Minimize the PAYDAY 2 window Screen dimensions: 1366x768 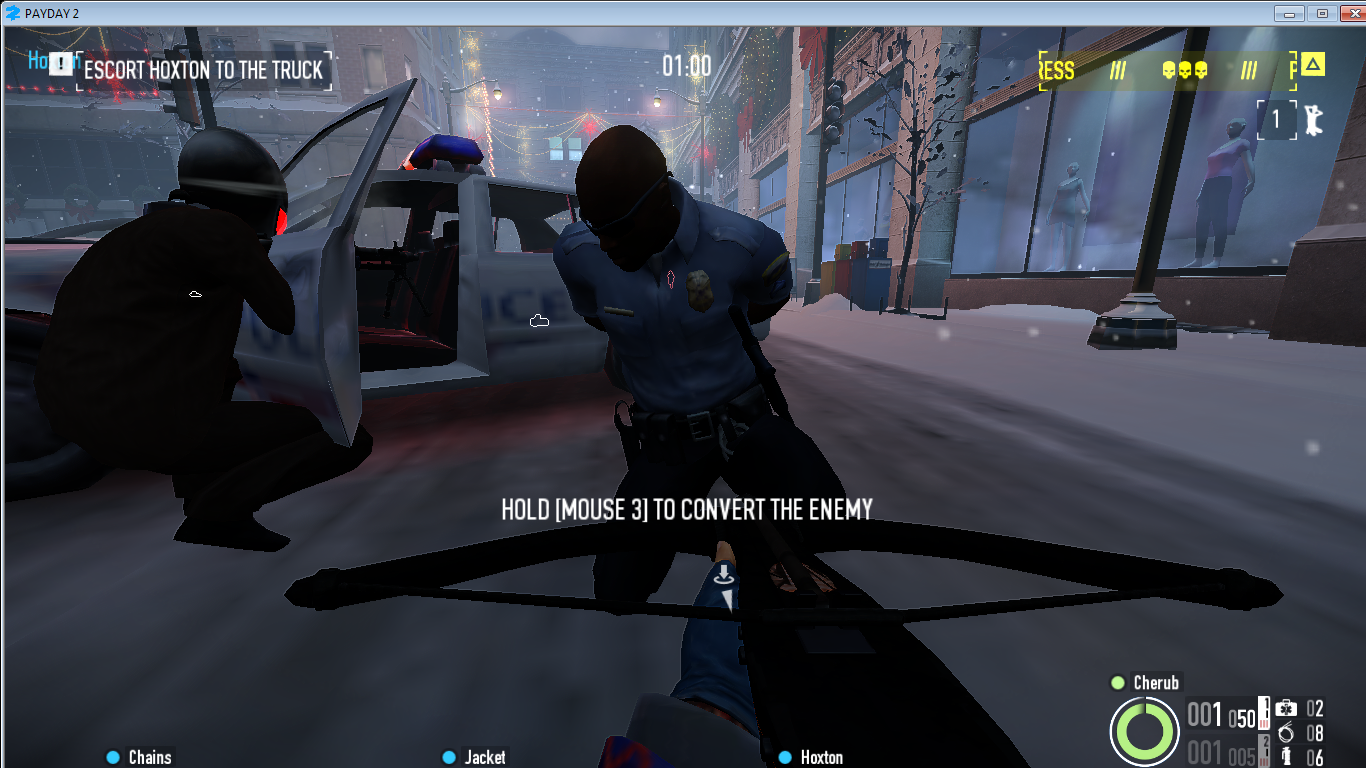(x=1290, y=13)
